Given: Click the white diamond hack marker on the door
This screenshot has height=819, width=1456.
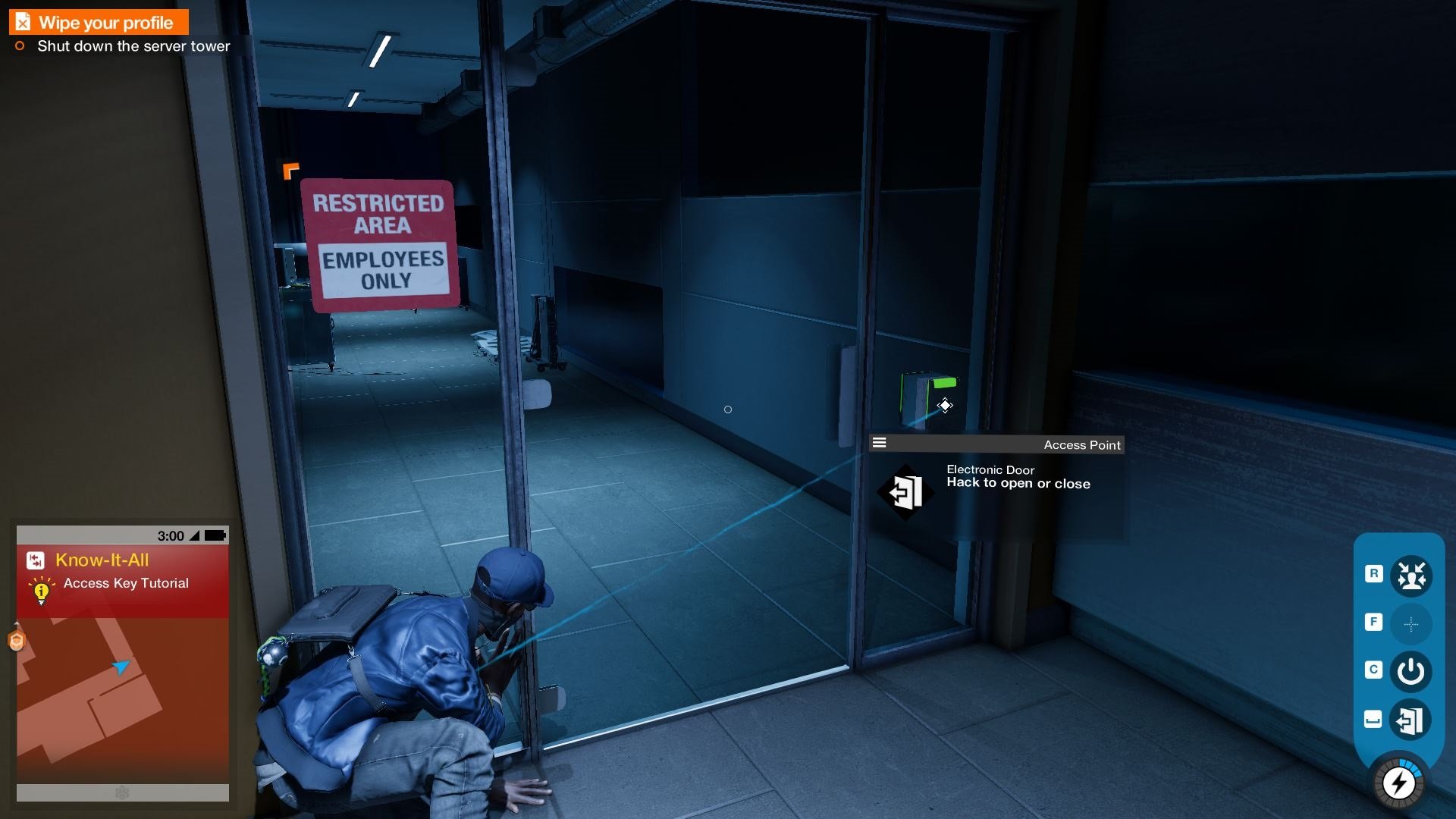Looking at the screenshot, I should pyautogui.click(x=945, y=406).
